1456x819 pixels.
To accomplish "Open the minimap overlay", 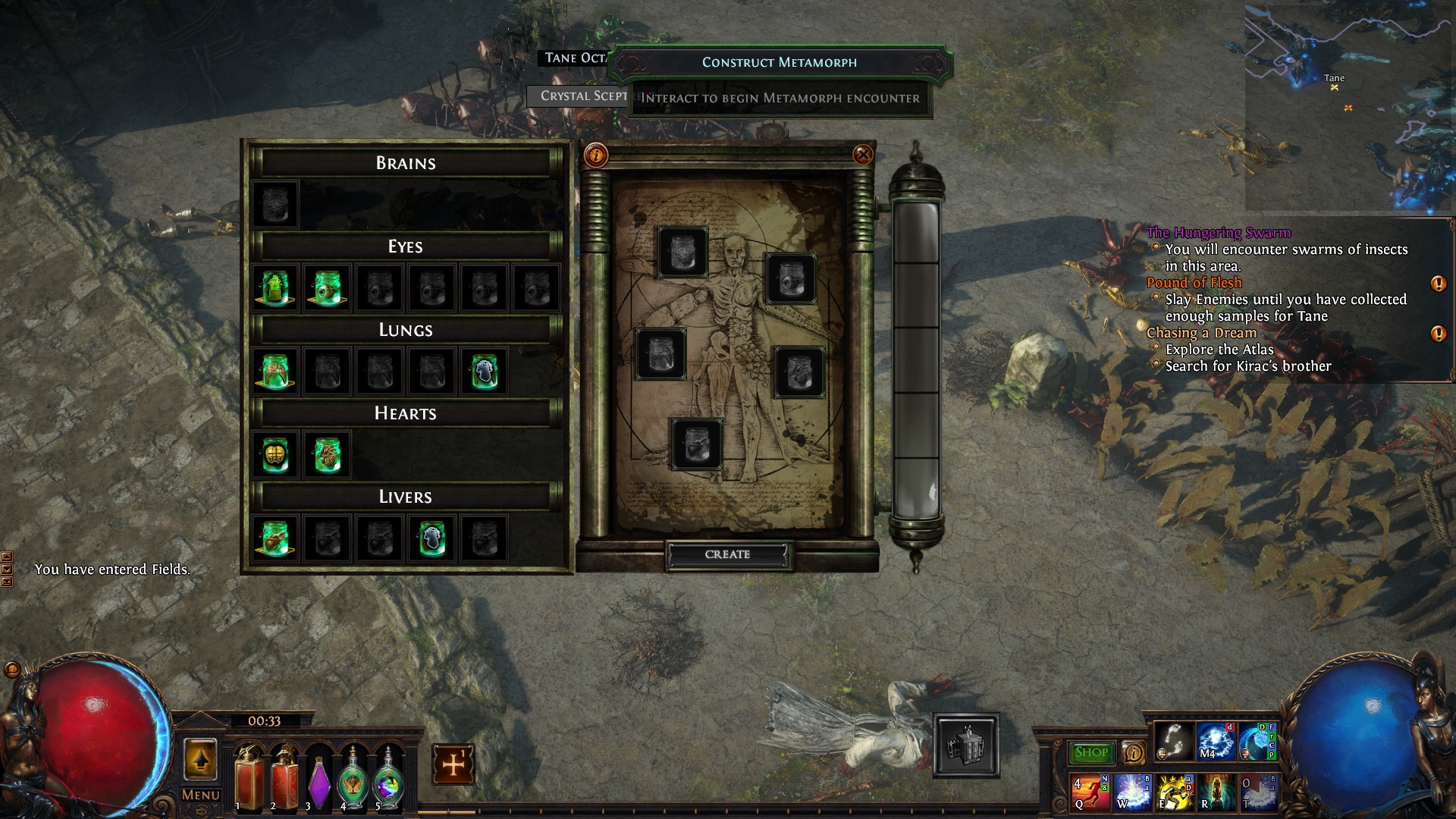I will (1348, 106).
